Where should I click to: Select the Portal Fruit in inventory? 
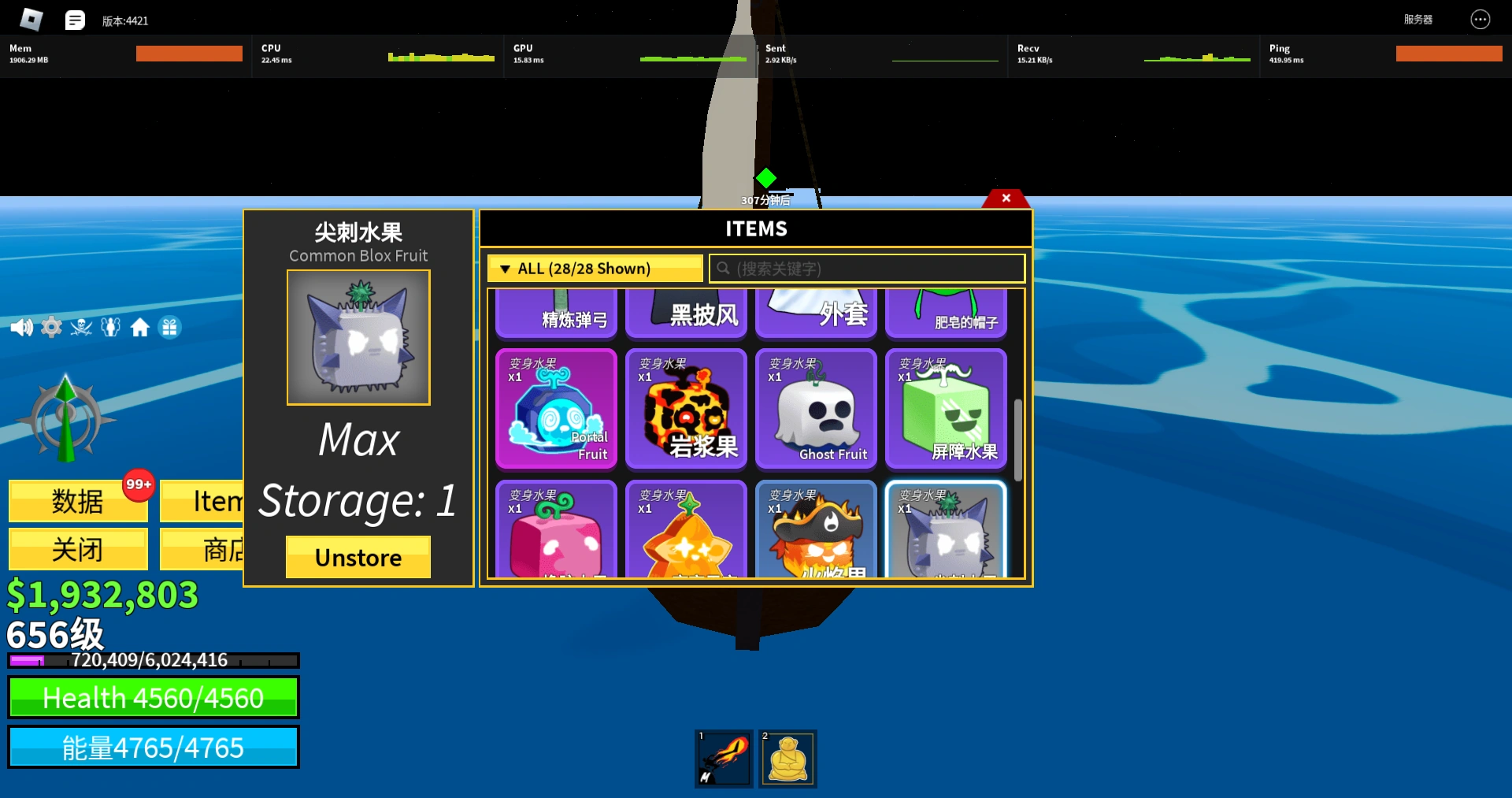(556, 409)
